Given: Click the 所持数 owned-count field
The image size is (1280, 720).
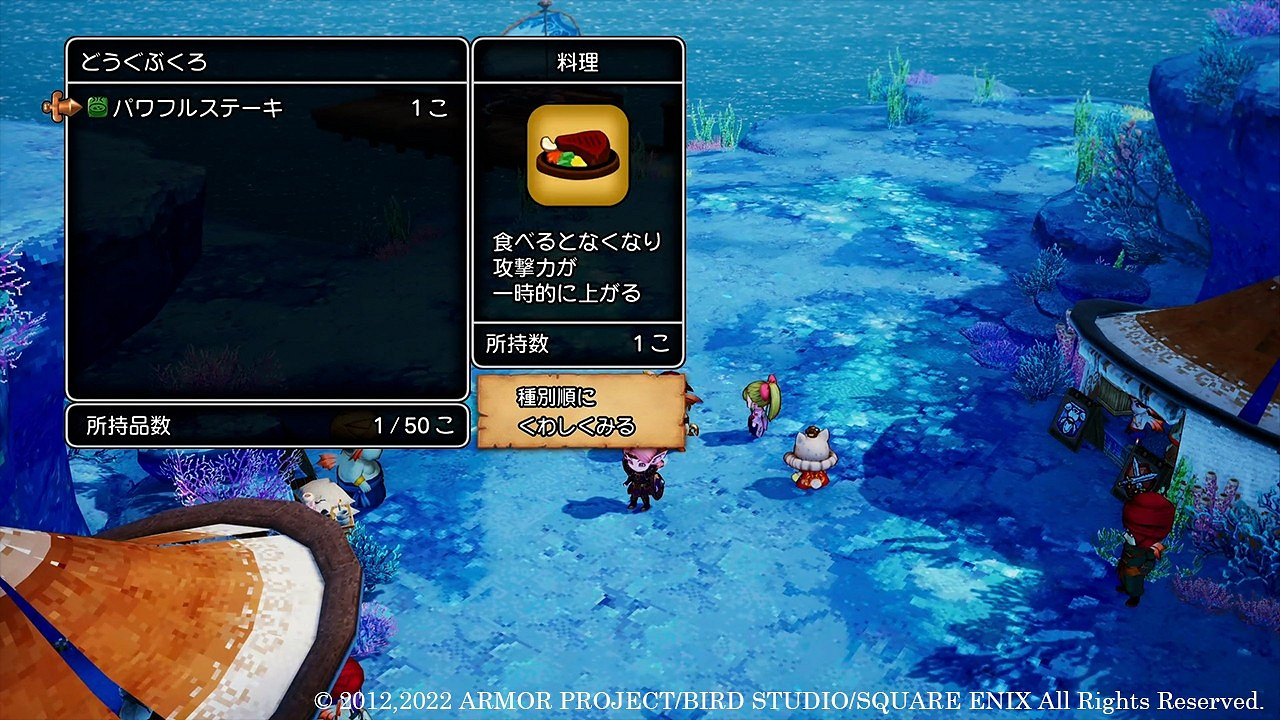Looking at the screenshot, I should pyautogui.click(x=578, y=345).
